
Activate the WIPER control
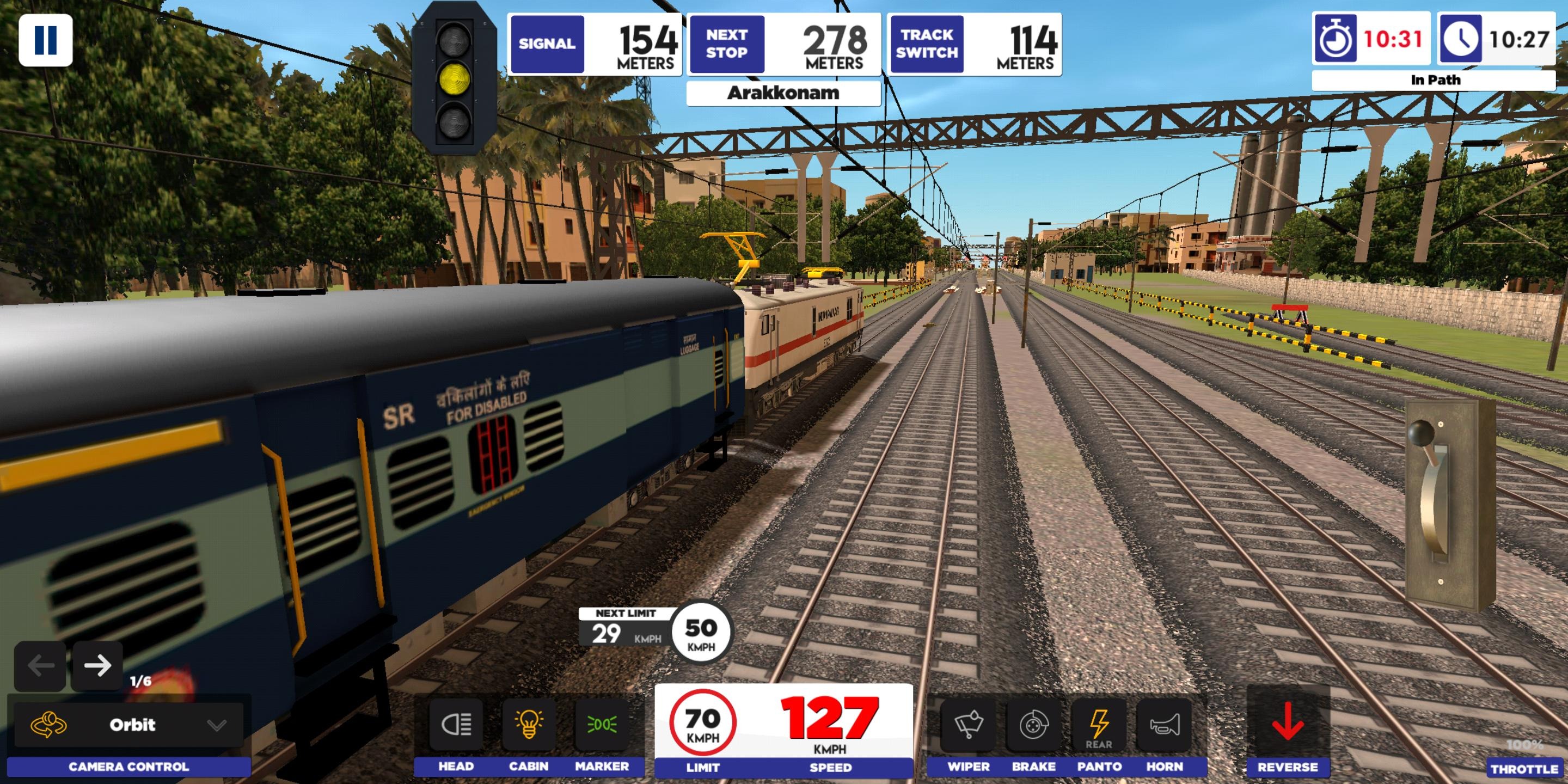968,724
